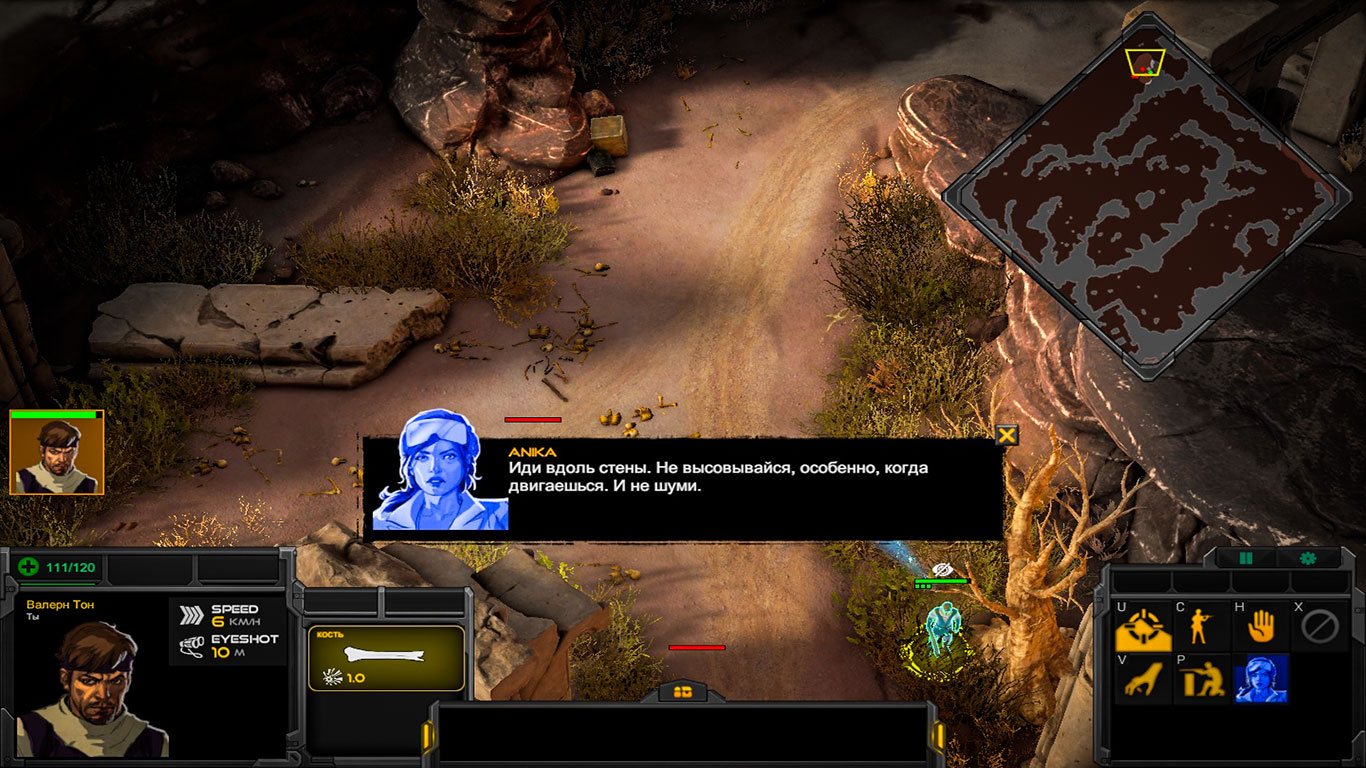Screen dimensions: 1366x768
Task: Select the standing rifleman ability marked C
Action: coord(1201,628)
